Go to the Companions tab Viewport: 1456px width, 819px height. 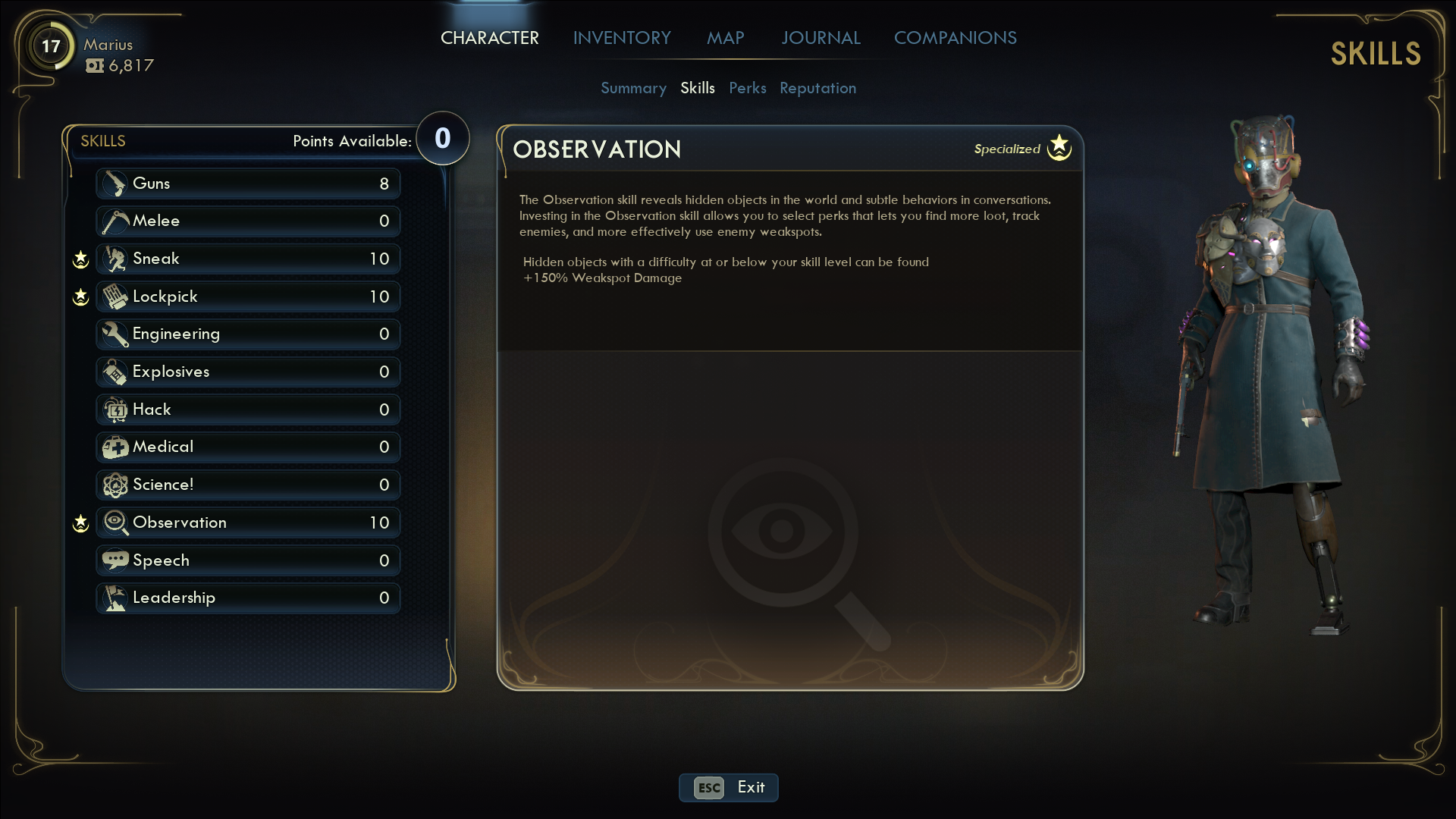tap(955, 38)
